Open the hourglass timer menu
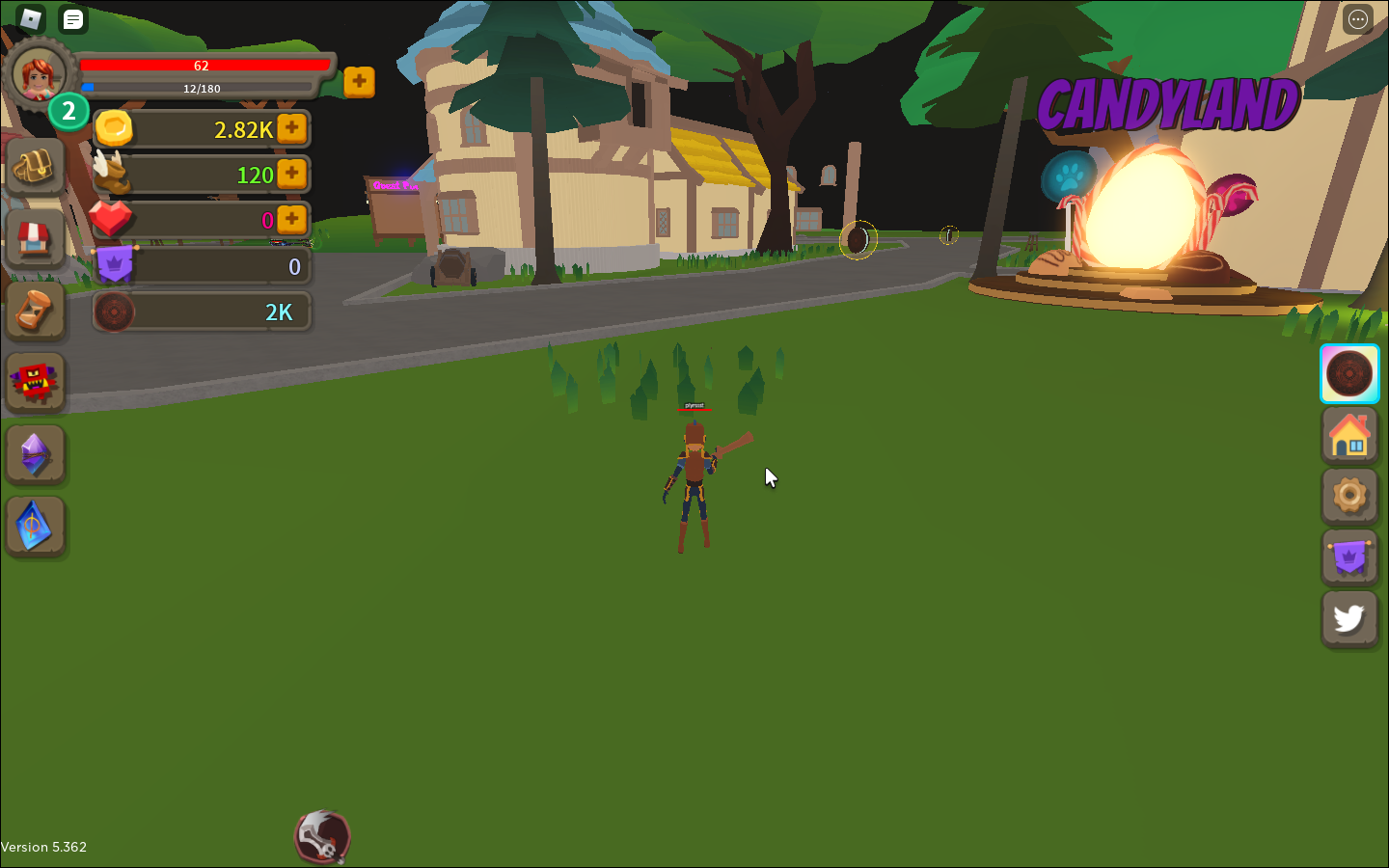Screen dimensions: 1389x868 35,310
